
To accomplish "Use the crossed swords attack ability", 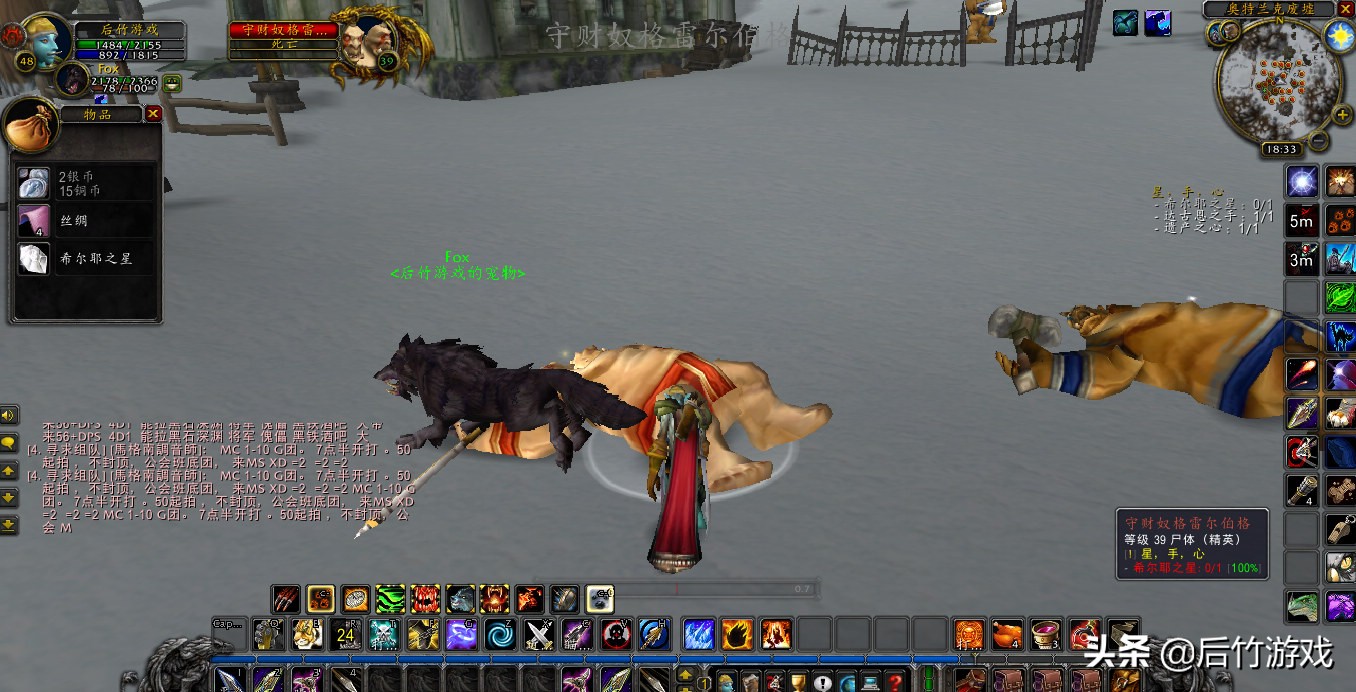I will coord(540,634).
